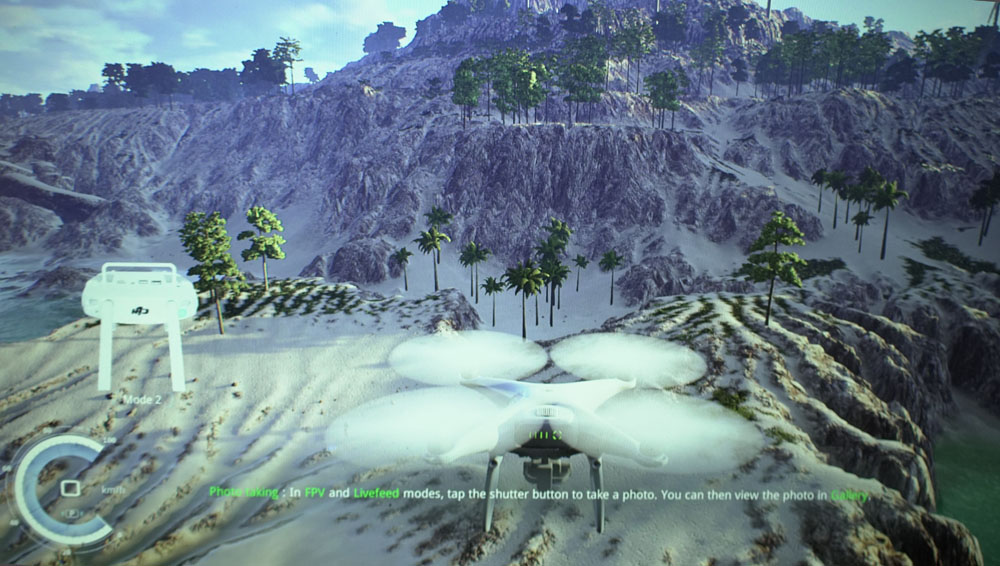This screenshot has width=1000, height=566.
Task: Click the square icon inside the speed gauge
Action: [70, 488]
